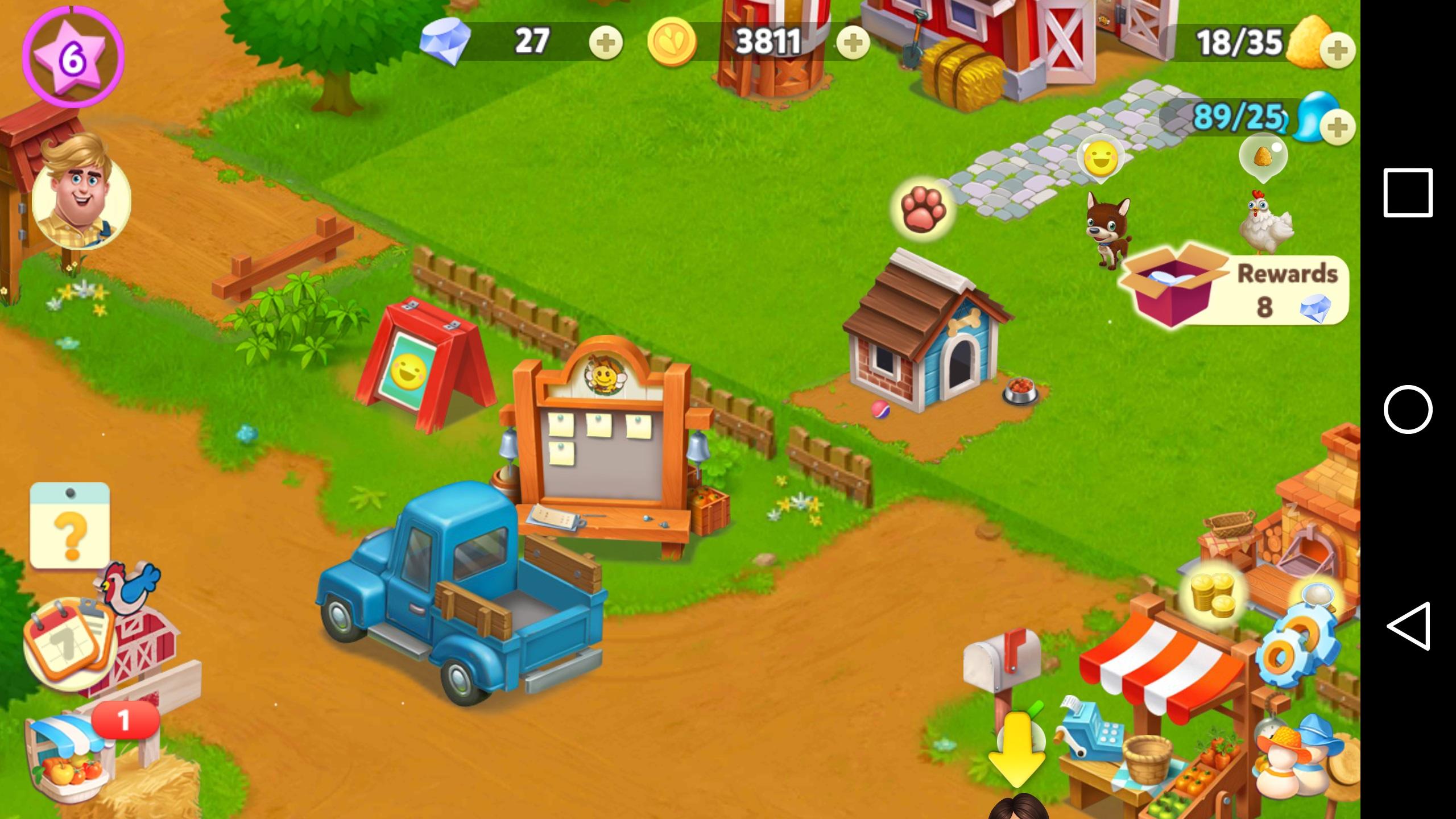
Task: Open the level 6 star profile
Action: [x=72, y=56]
